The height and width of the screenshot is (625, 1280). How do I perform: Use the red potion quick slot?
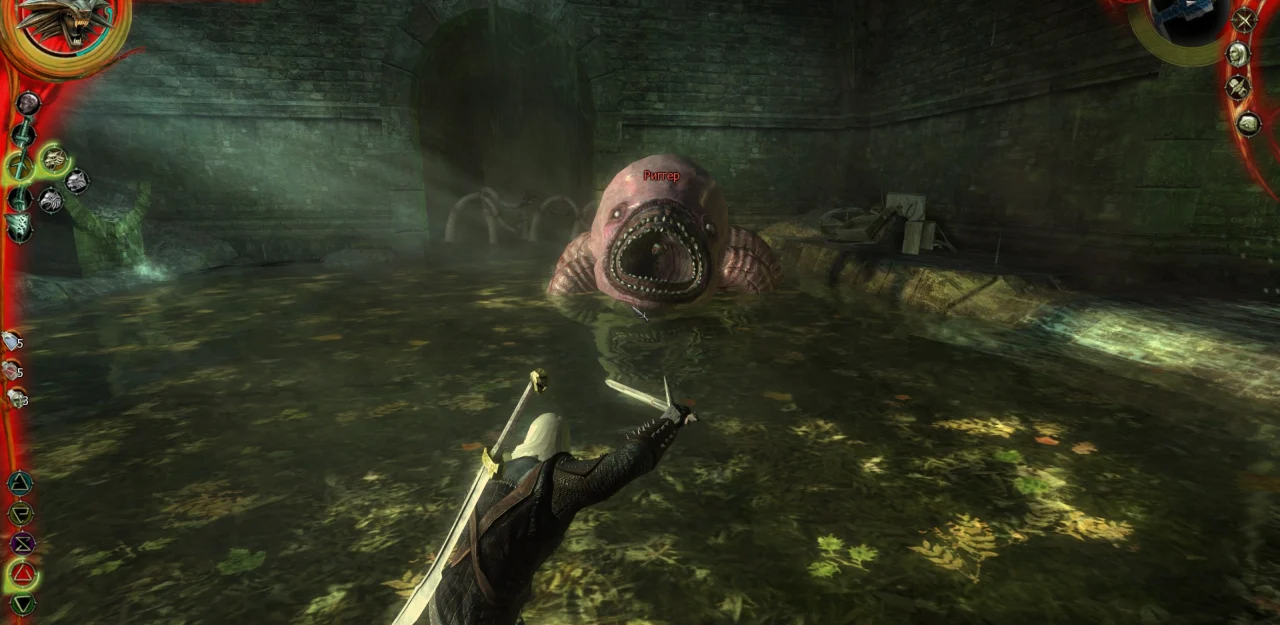(x=11, y=371)
